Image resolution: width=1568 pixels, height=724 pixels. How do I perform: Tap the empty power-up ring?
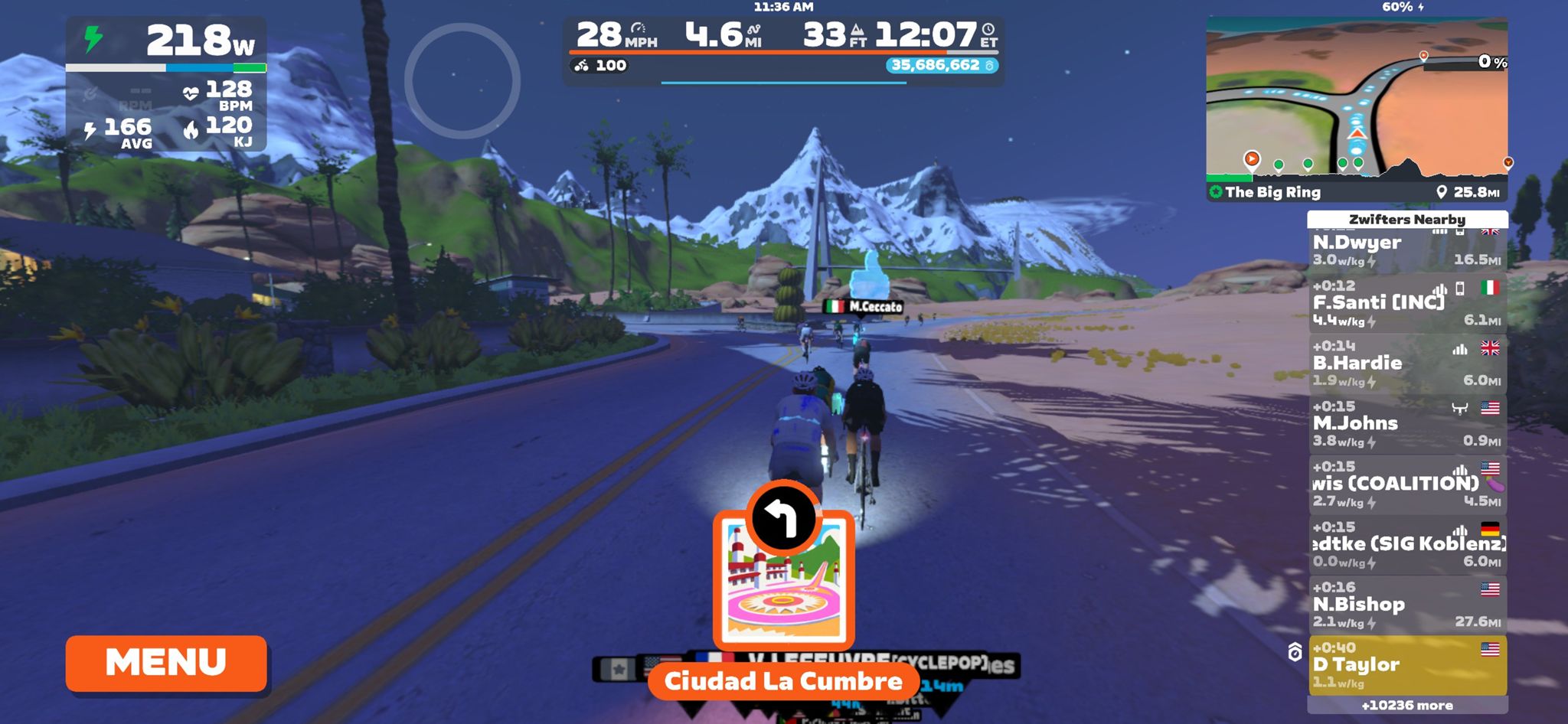click(x=462, y=81)
